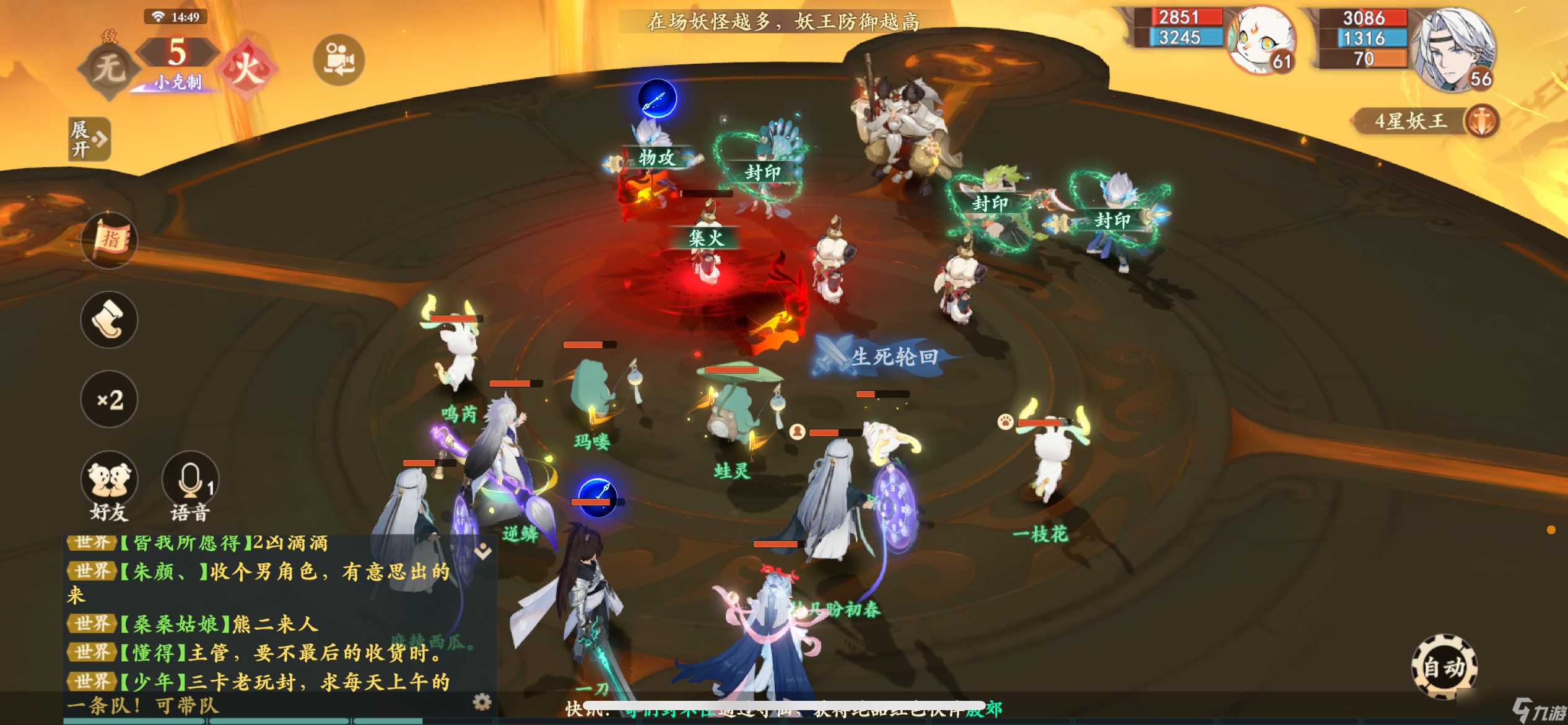Select the fox pet portrait
Viewport: 1568px width, 725px height.
click(x=1261, y=42)
